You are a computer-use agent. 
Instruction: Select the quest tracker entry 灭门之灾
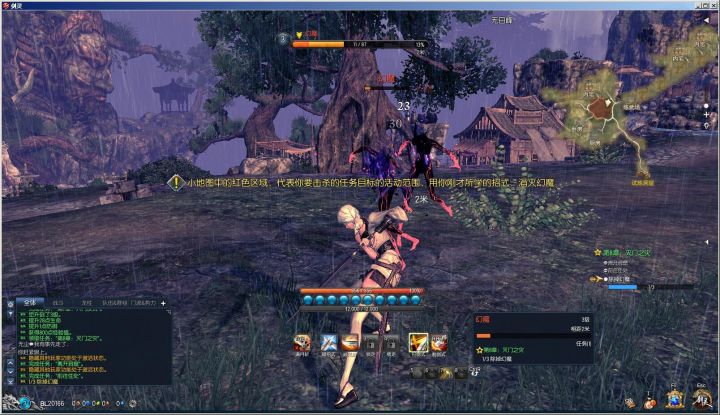pos(630,253)
